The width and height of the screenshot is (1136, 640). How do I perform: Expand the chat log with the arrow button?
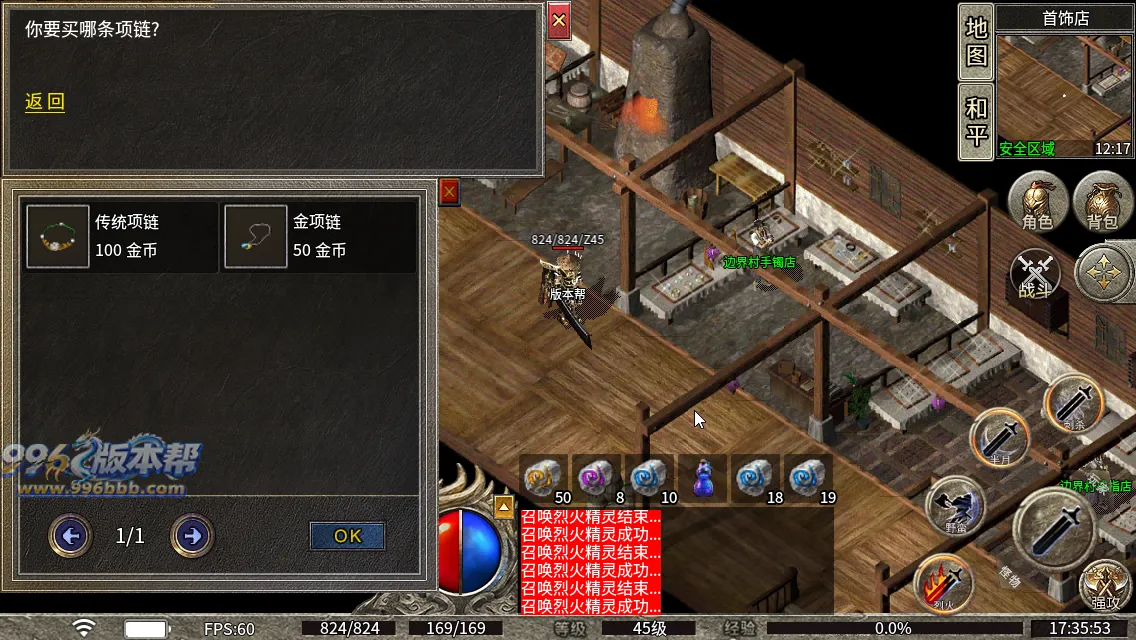[504, 506]
